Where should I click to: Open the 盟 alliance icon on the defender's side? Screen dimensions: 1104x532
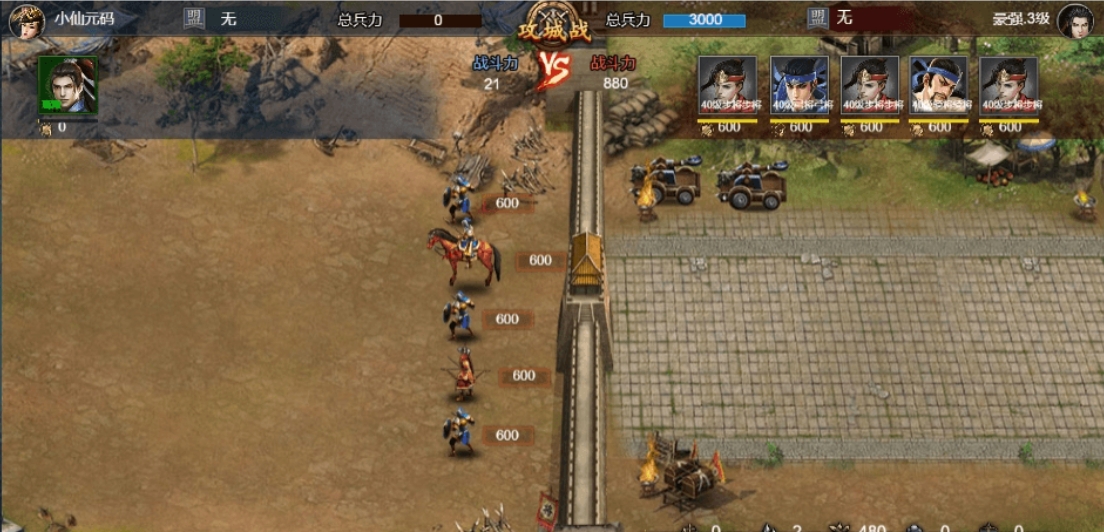(x=818, y=18)
